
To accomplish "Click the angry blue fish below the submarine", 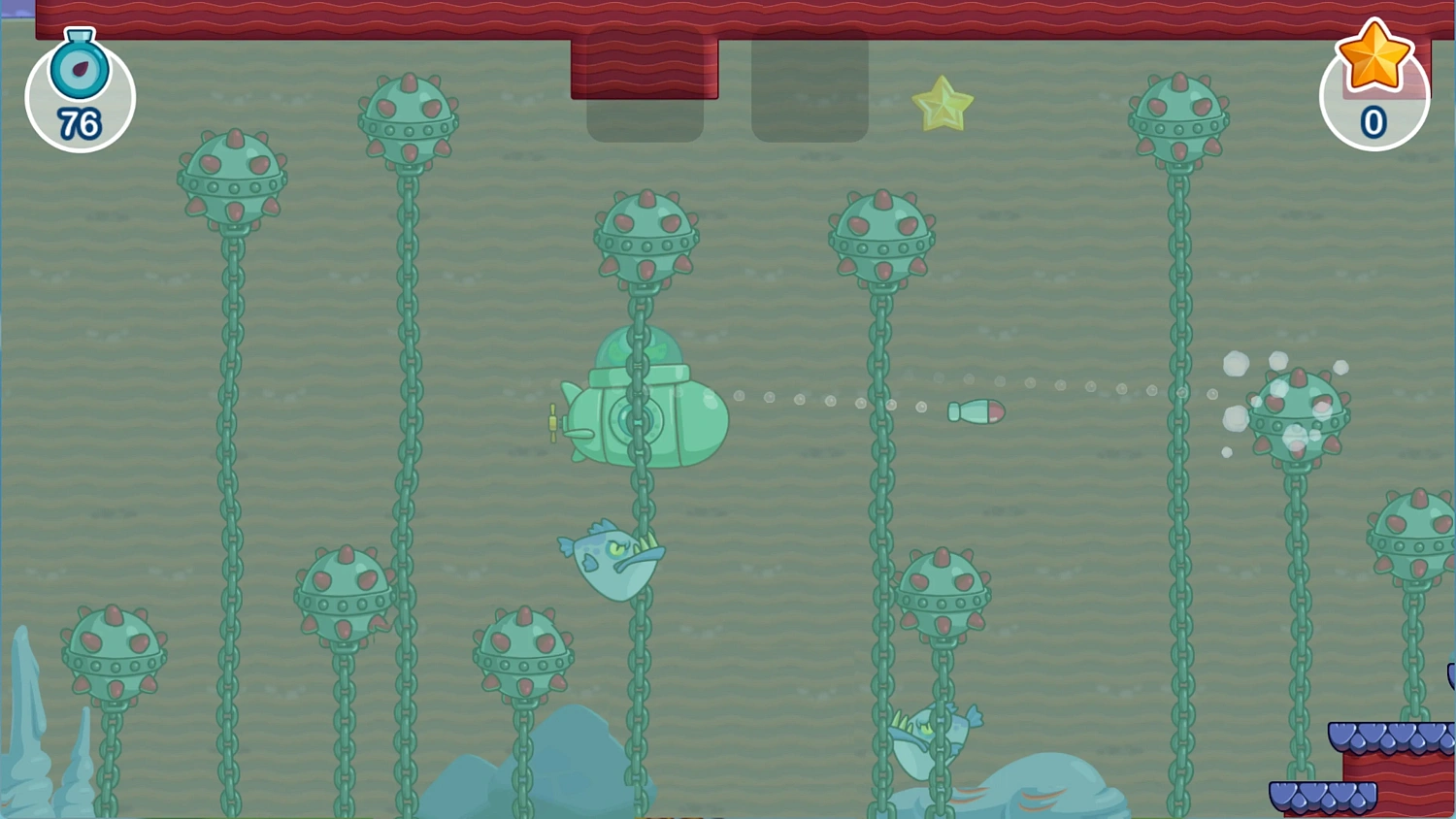I will click(607, 563).
